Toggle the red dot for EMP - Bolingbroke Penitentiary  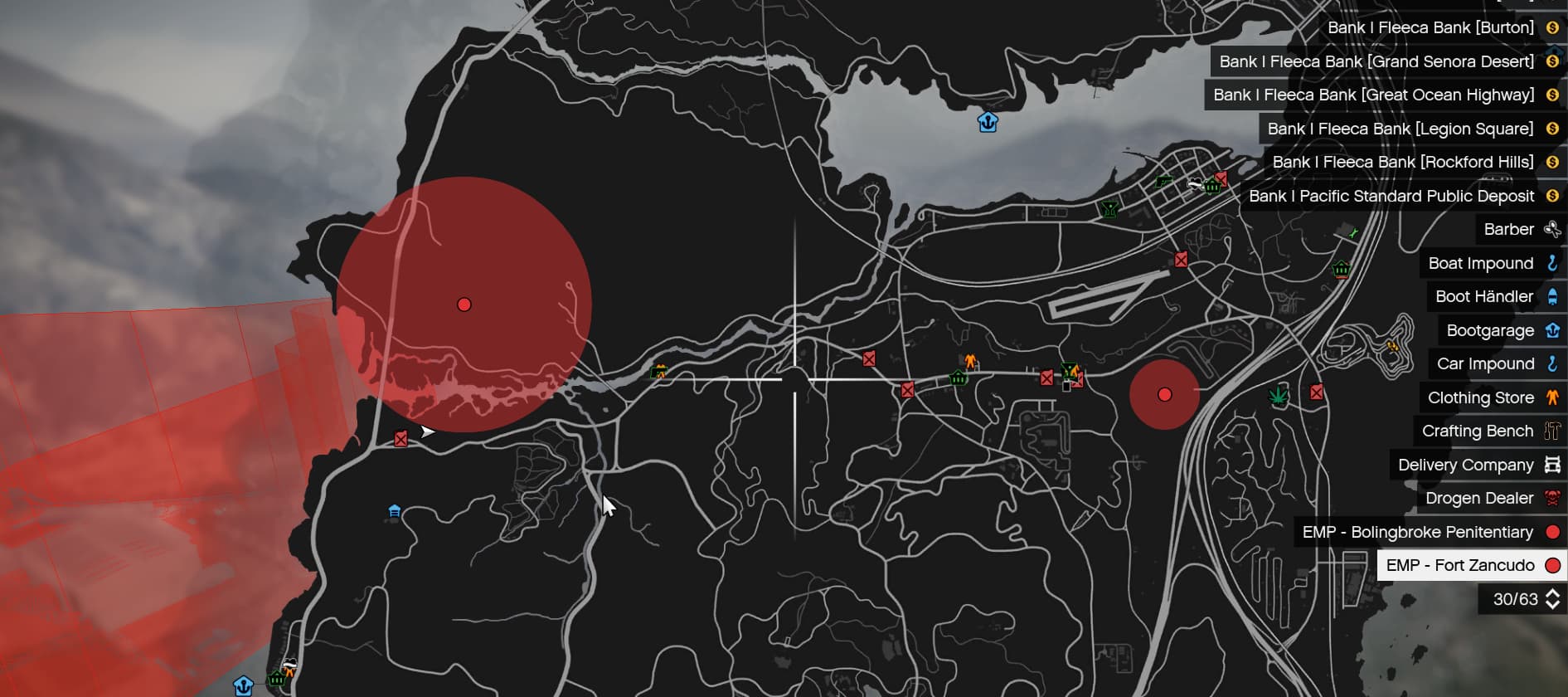tap(1553, 532)
